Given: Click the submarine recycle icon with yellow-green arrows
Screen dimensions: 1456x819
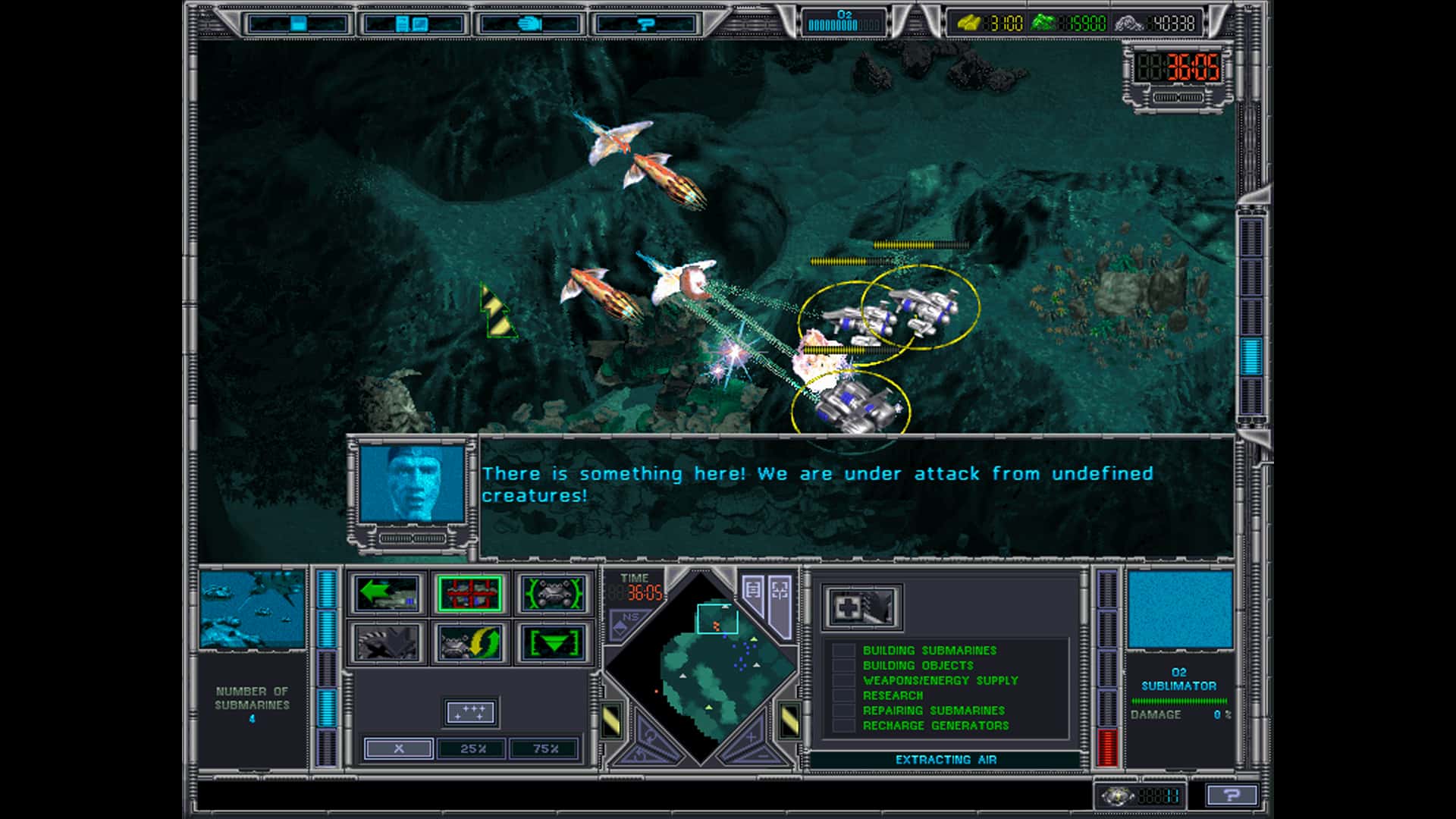Looking at the screenshot, I should (469, 644).
